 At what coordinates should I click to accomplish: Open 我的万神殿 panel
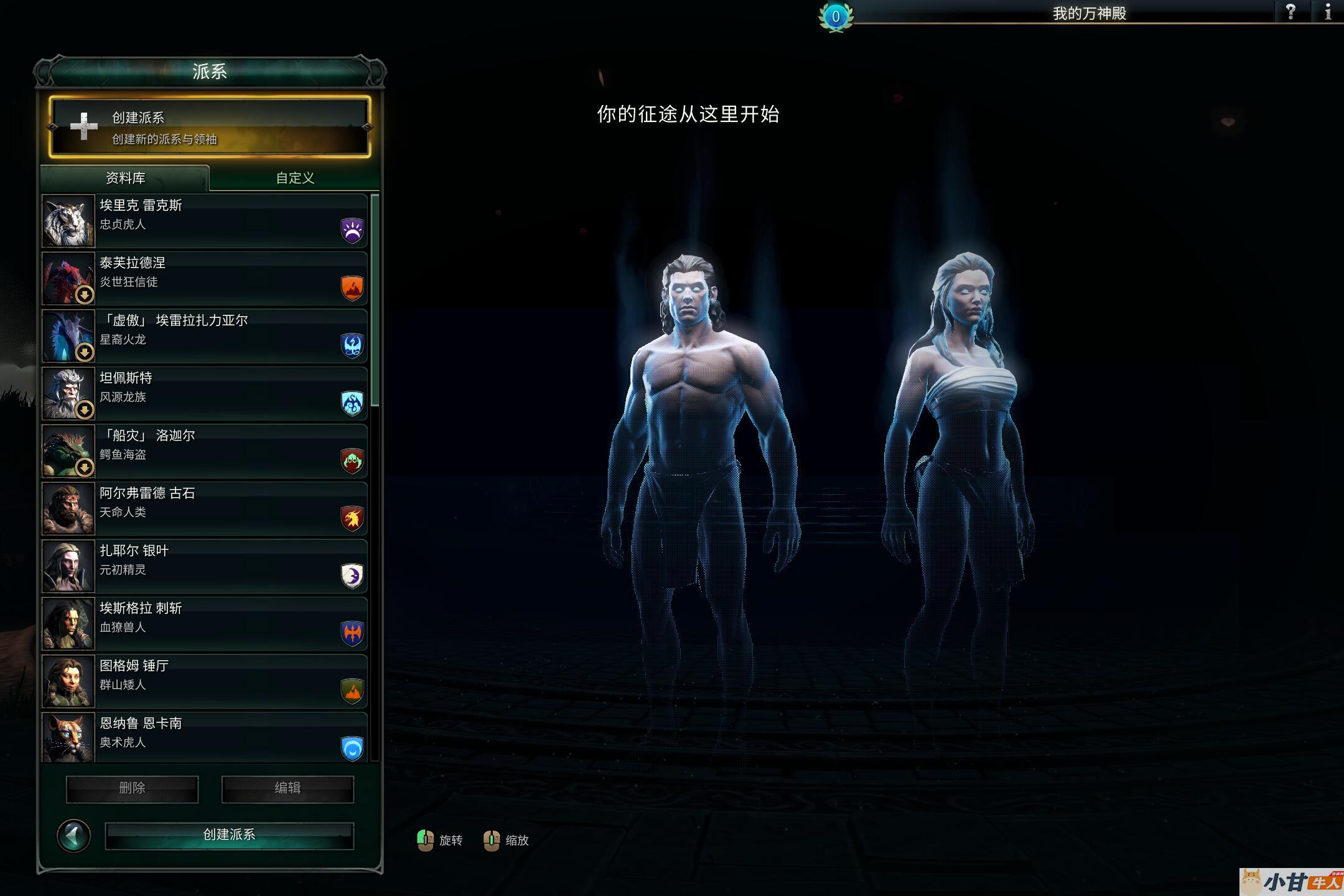(x=1089, y=13)
